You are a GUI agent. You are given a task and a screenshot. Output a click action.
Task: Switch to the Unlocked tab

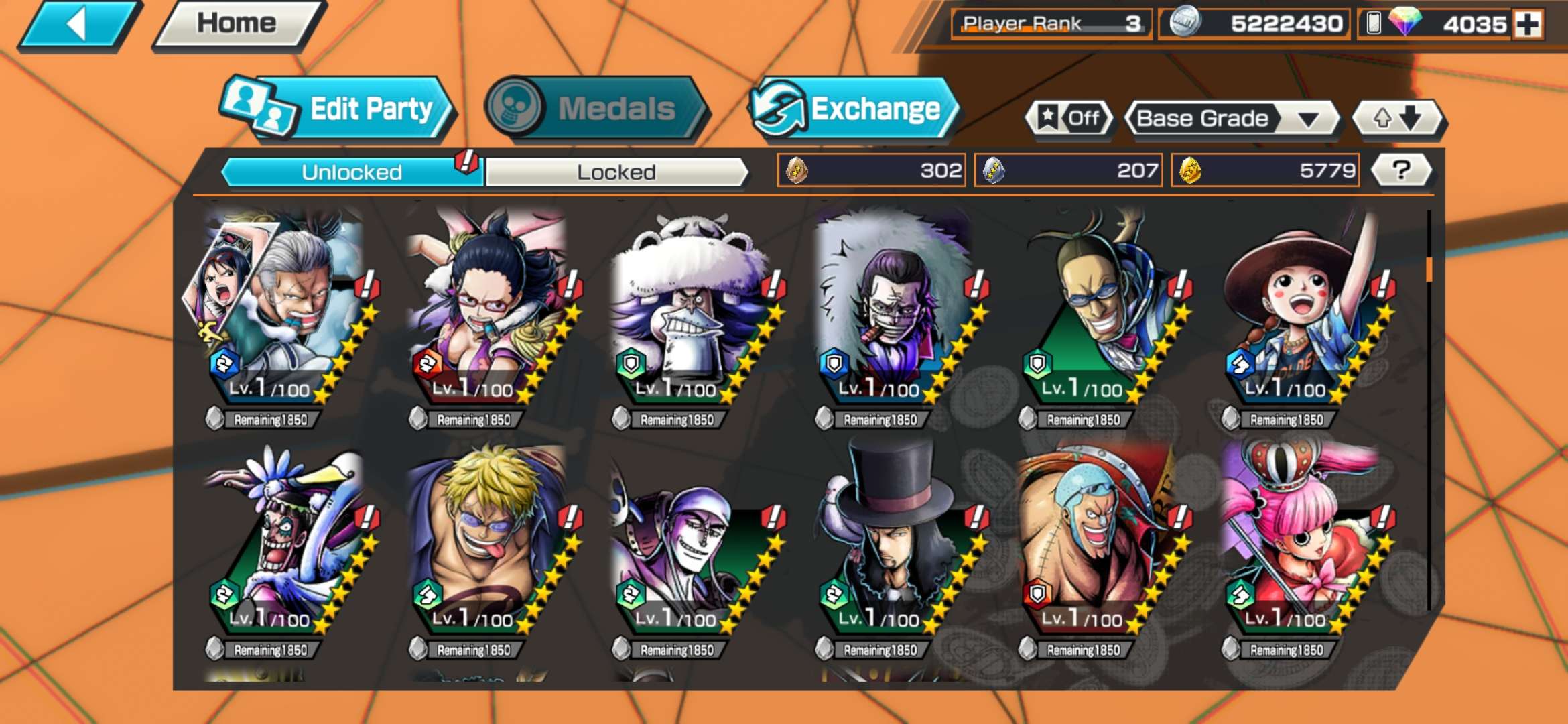350,172
